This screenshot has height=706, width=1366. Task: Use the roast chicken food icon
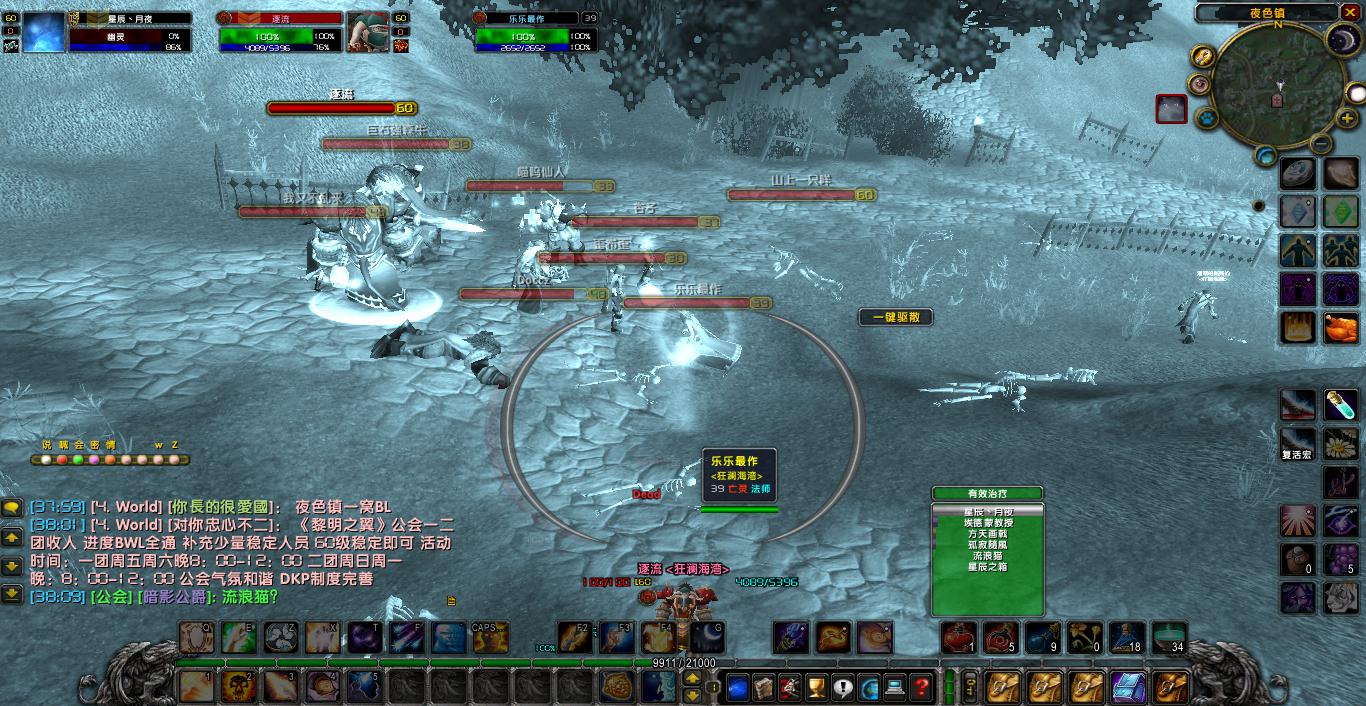click(x=1340, y=327)
